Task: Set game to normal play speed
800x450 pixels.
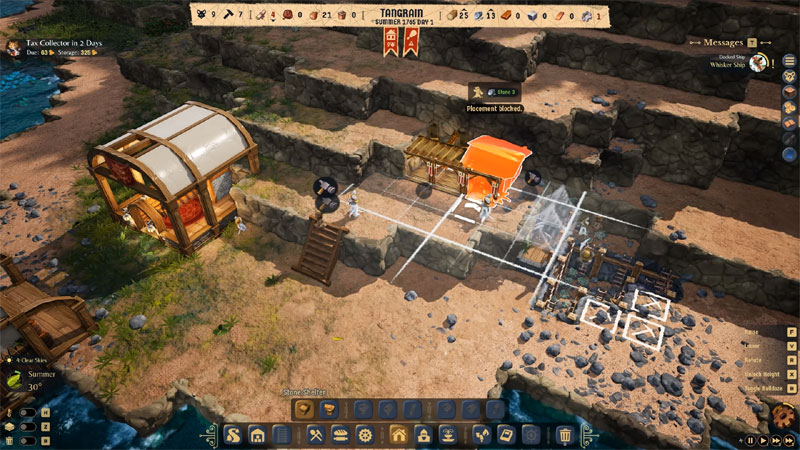Action: point(762,439)
